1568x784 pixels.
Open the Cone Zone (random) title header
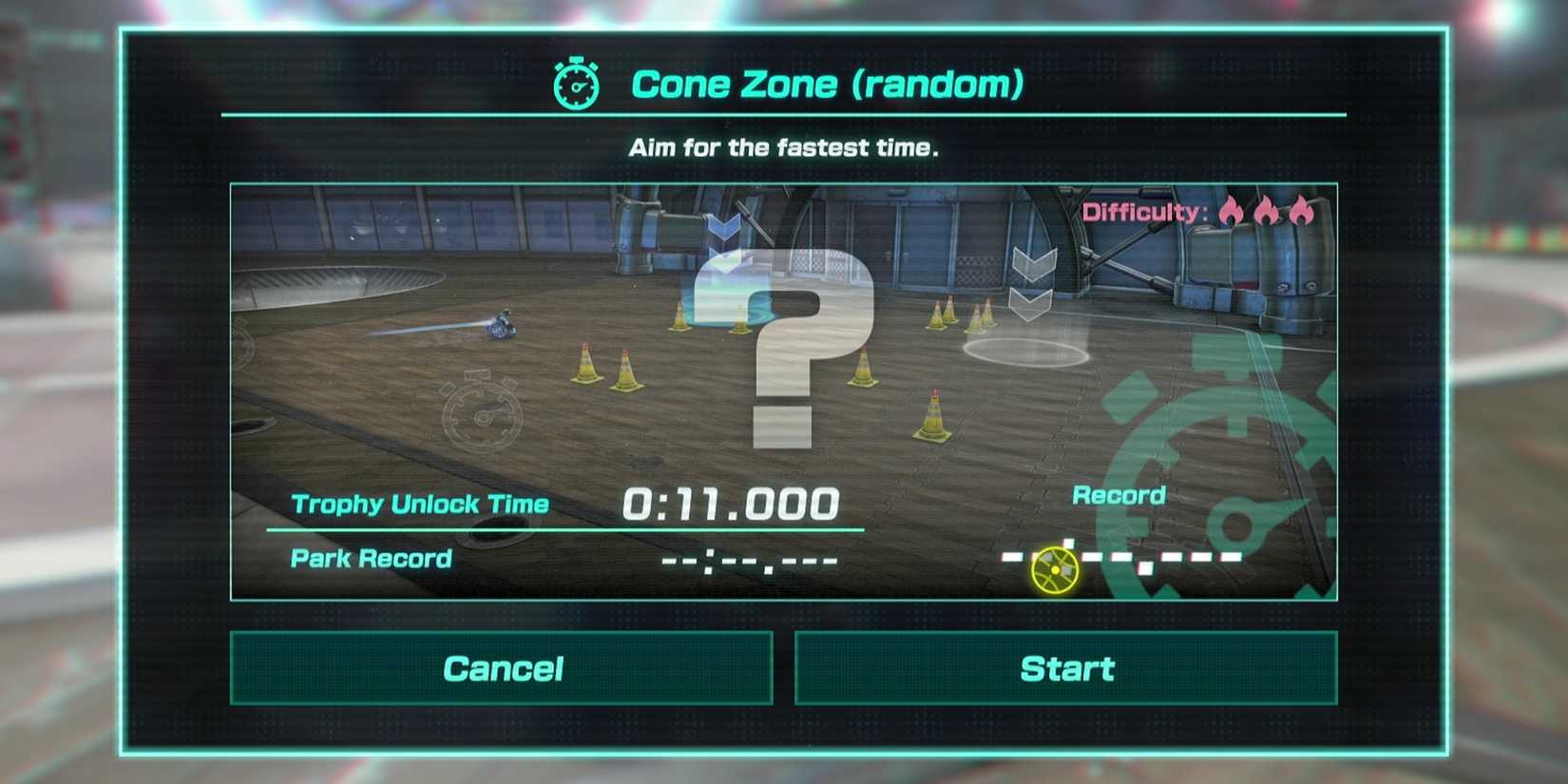829,84
